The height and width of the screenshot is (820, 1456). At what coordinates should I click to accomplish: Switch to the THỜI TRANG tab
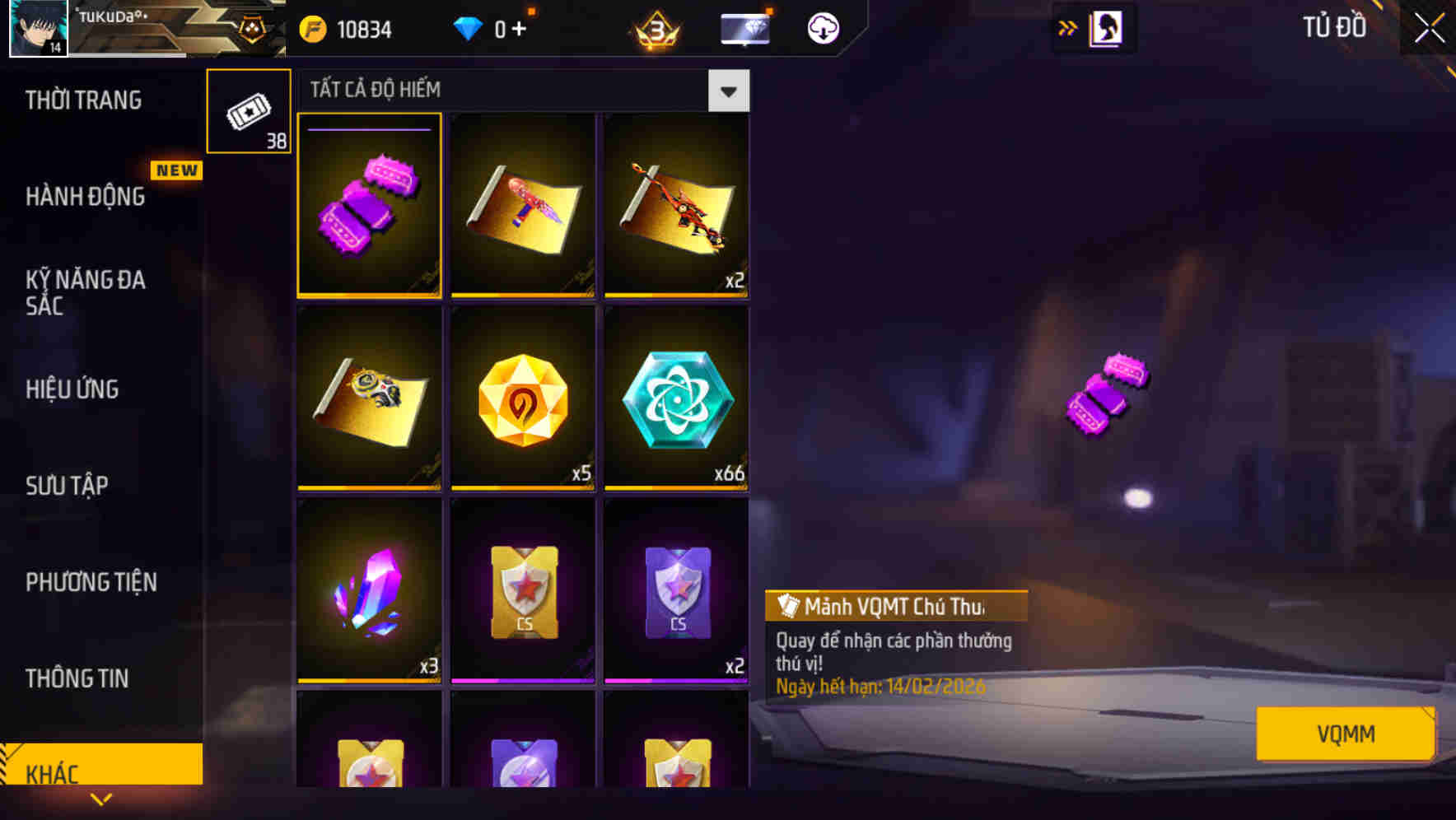tap(85, 100)
